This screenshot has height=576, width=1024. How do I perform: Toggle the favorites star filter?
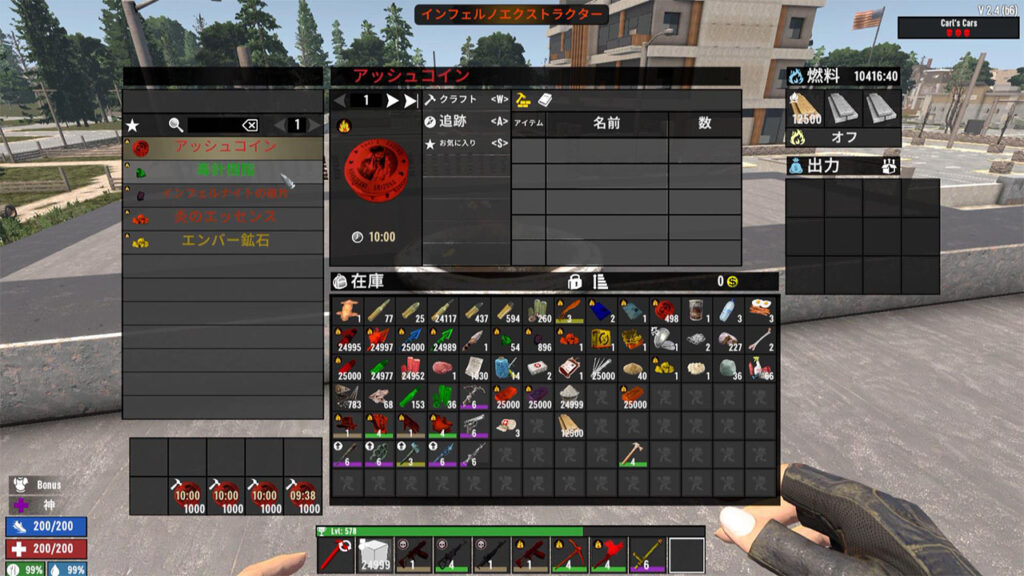click(x=132, y=125)
